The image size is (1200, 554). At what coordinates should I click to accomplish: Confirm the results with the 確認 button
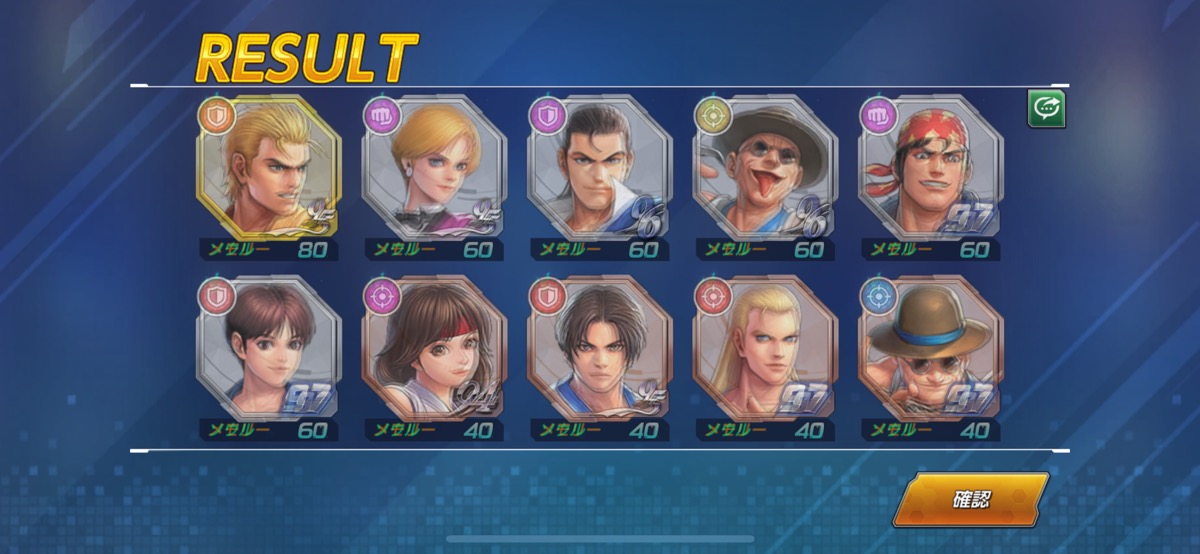(970, 499)
